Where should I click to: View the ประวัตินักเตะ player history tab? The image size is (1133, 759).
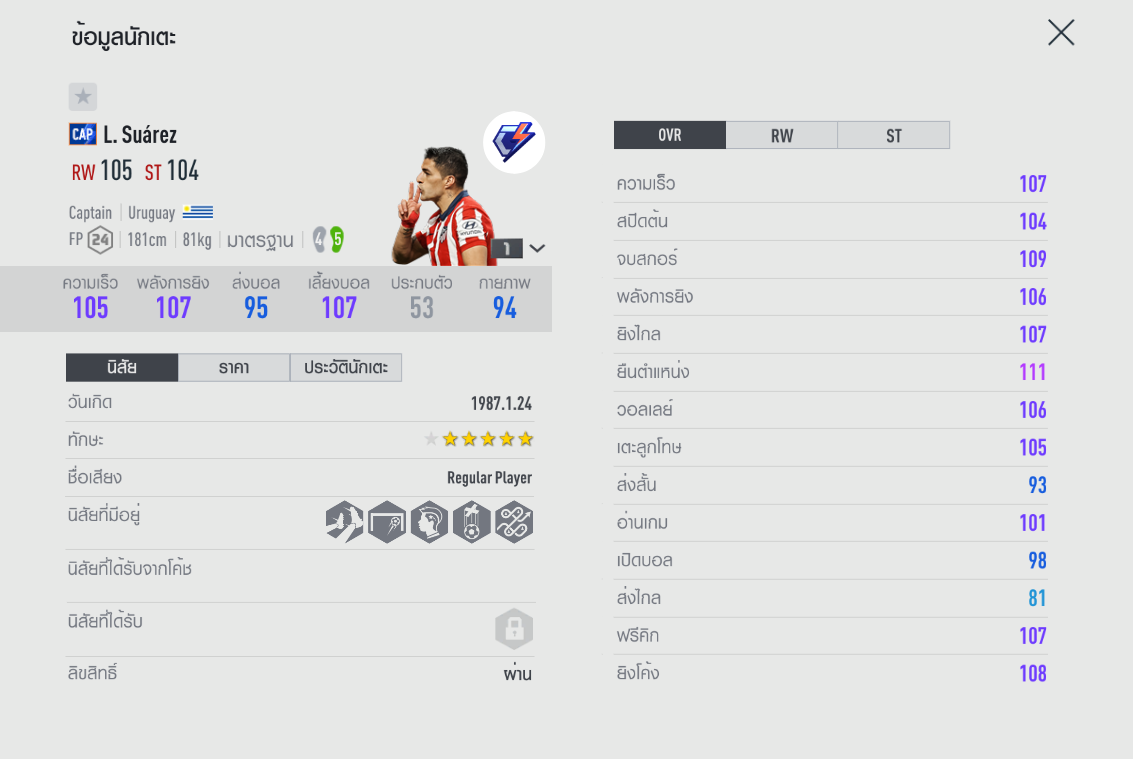pos(346,368)
